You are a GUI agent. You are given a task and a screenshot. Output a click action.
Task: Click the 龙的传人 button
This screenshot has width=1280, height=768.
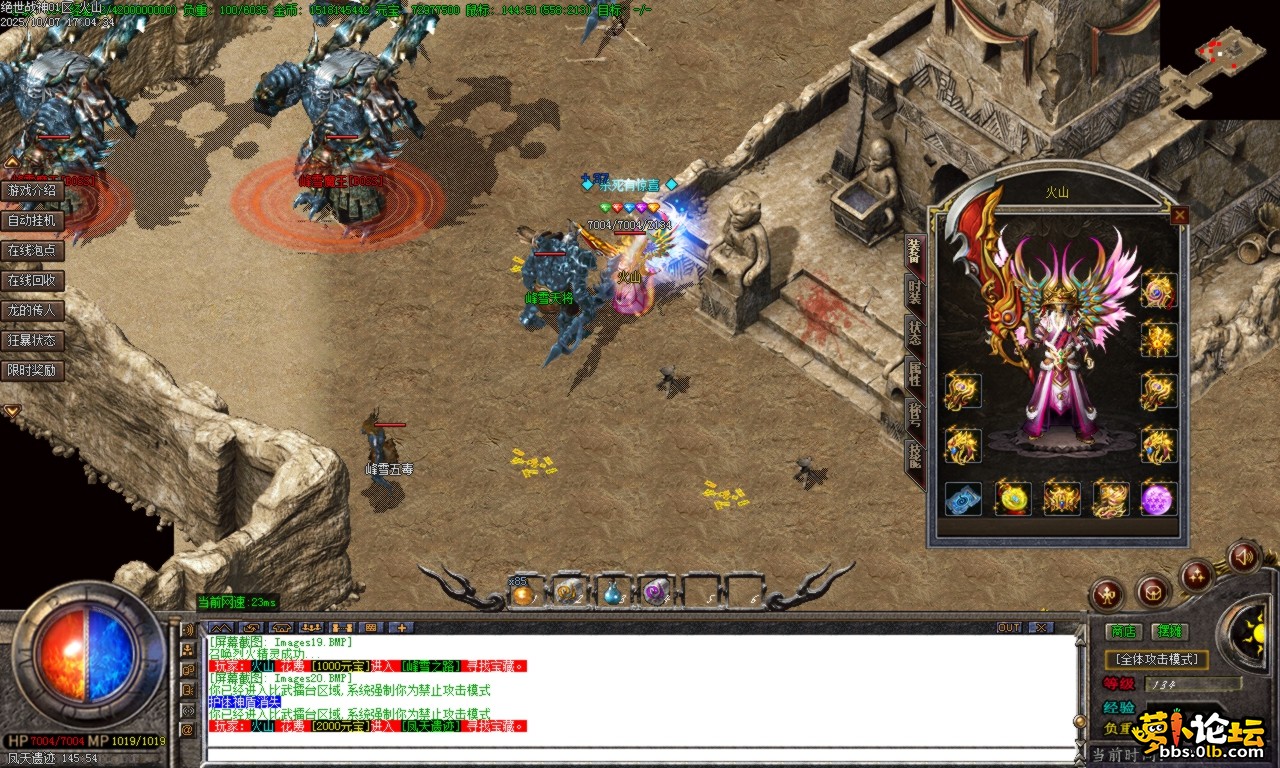[34, 310]
